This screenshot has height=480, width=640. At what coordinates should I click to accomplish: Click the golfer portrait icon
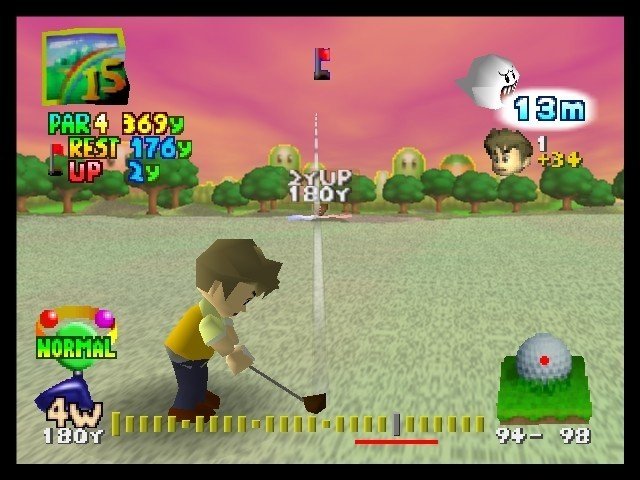click(x=507, y=150)
